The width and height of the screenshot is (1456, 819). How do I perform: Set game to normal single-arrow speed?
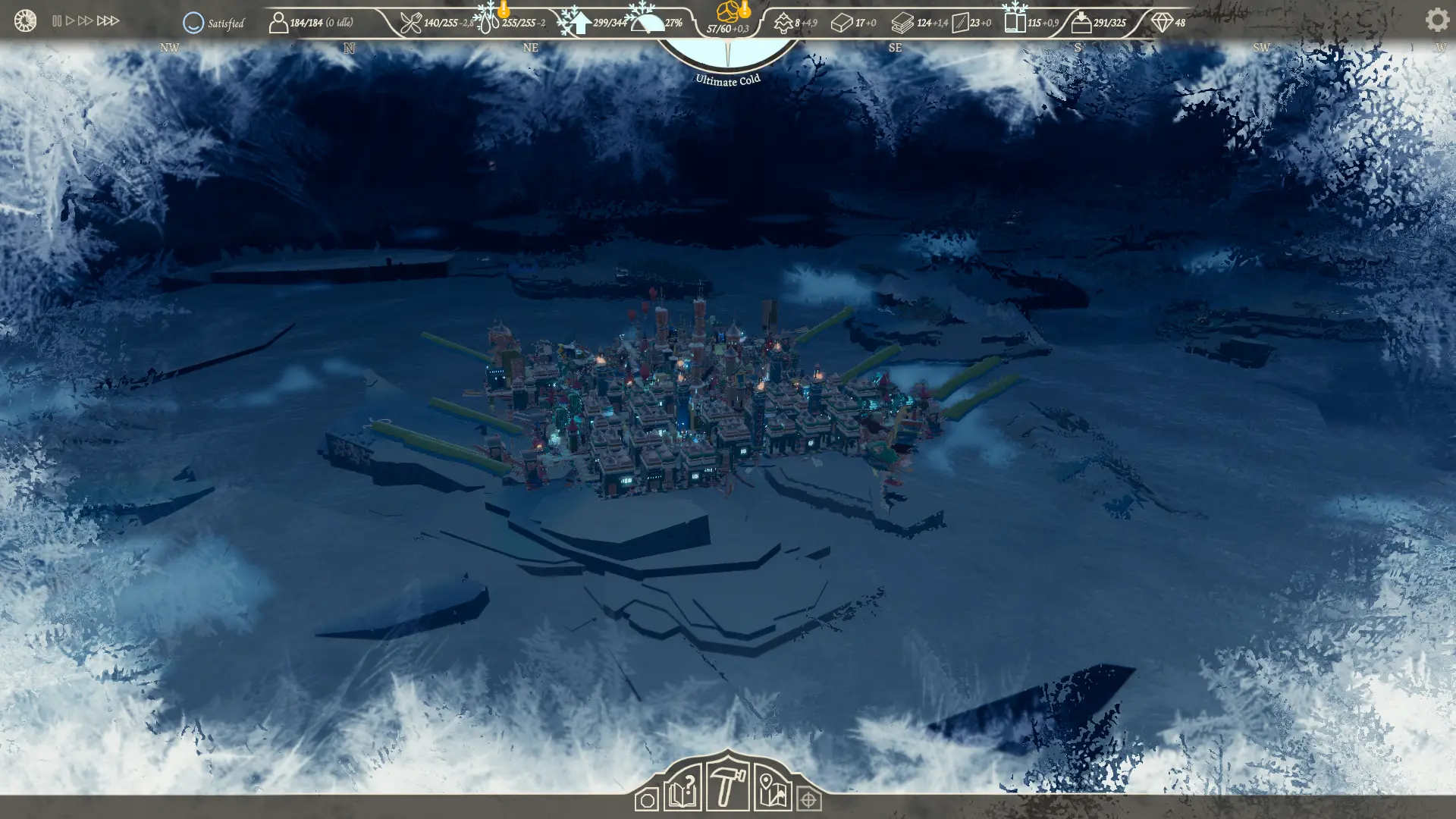pyautogui.click(x=70, y=21)
